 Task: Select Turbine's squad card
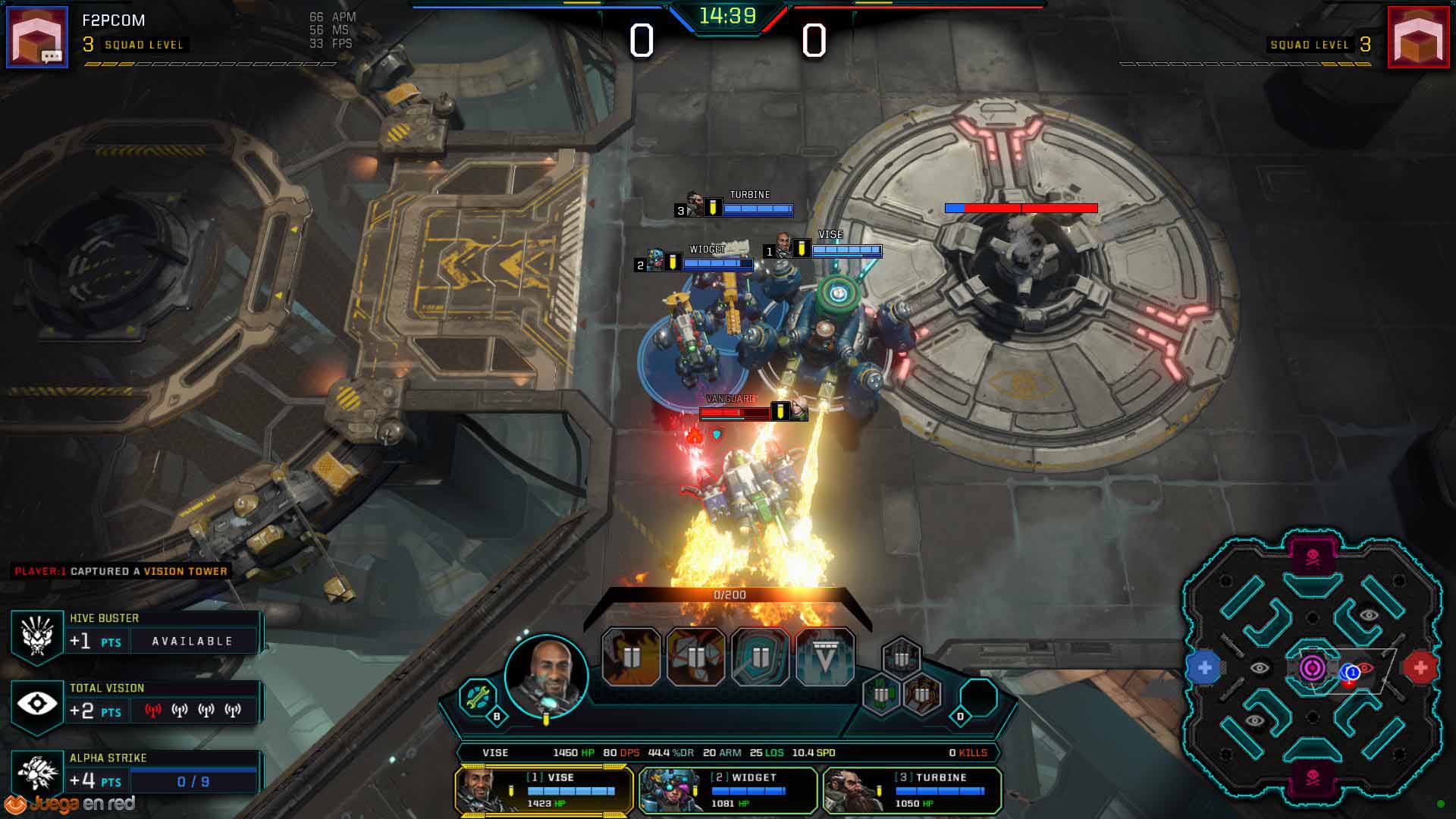click(x=912, y=790)
